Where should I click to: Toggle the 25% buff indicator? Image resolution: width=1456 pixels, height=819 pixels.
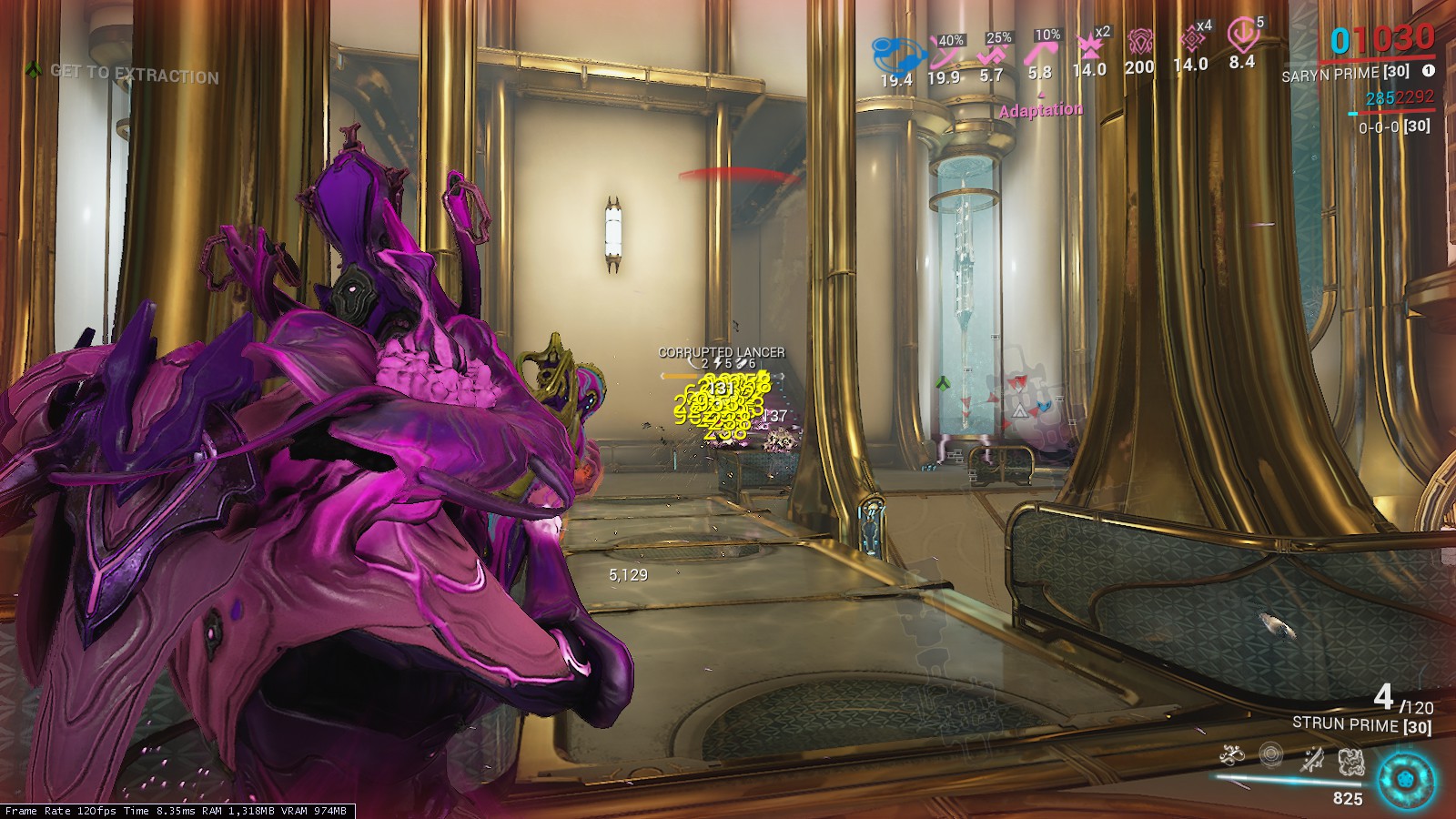[999, 39]
